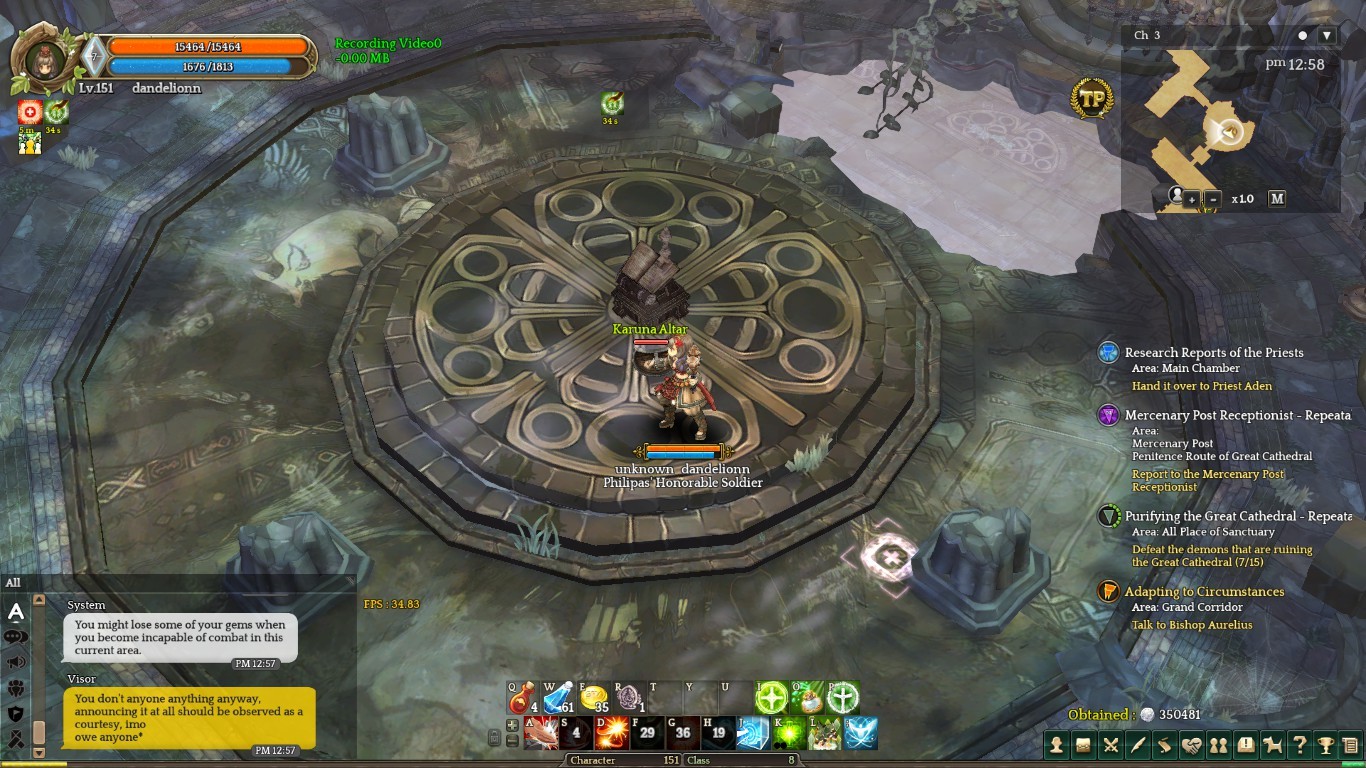Open the inventory briefcase icon

1083,745
